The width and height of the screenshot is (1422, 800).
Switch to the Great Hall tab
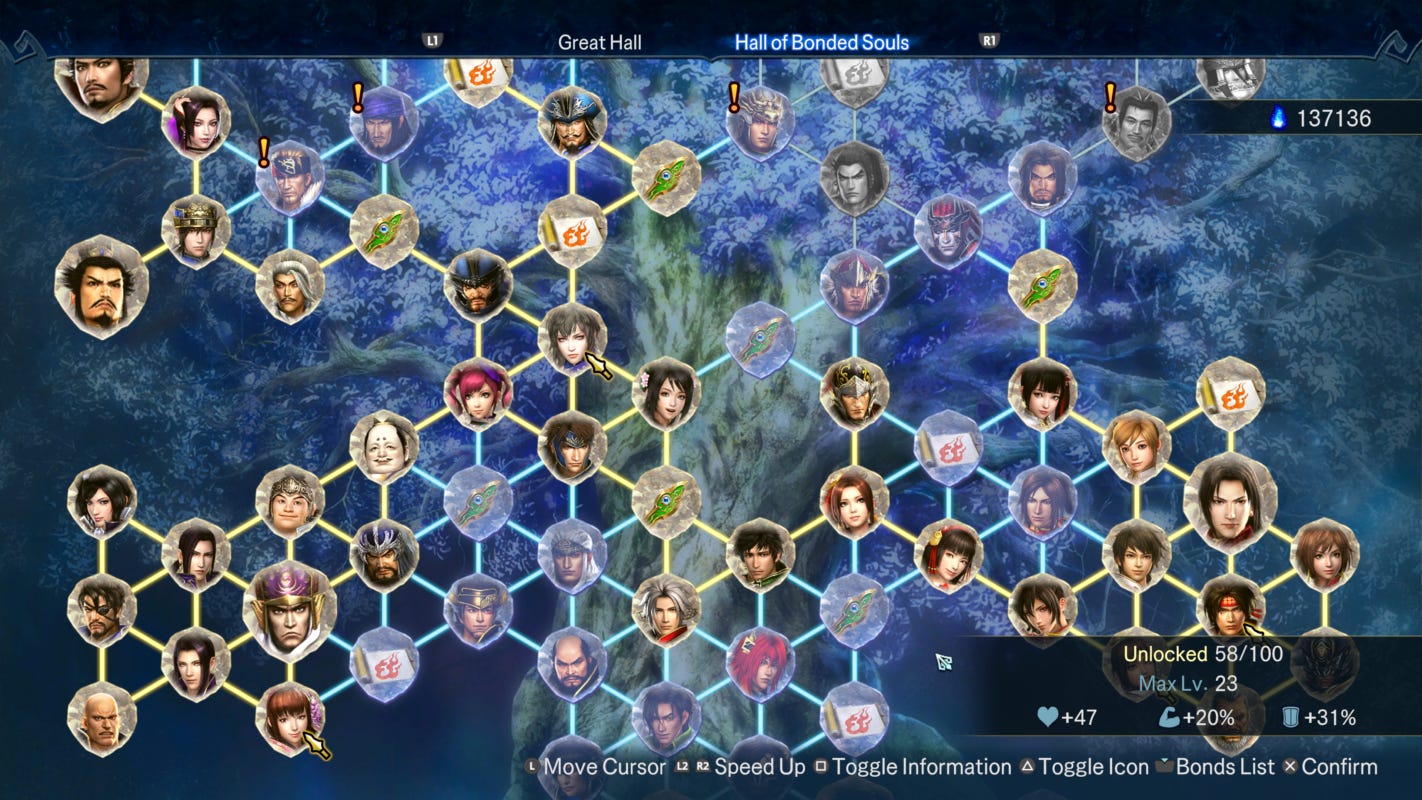pyautogui.click(x=600, y=42)
